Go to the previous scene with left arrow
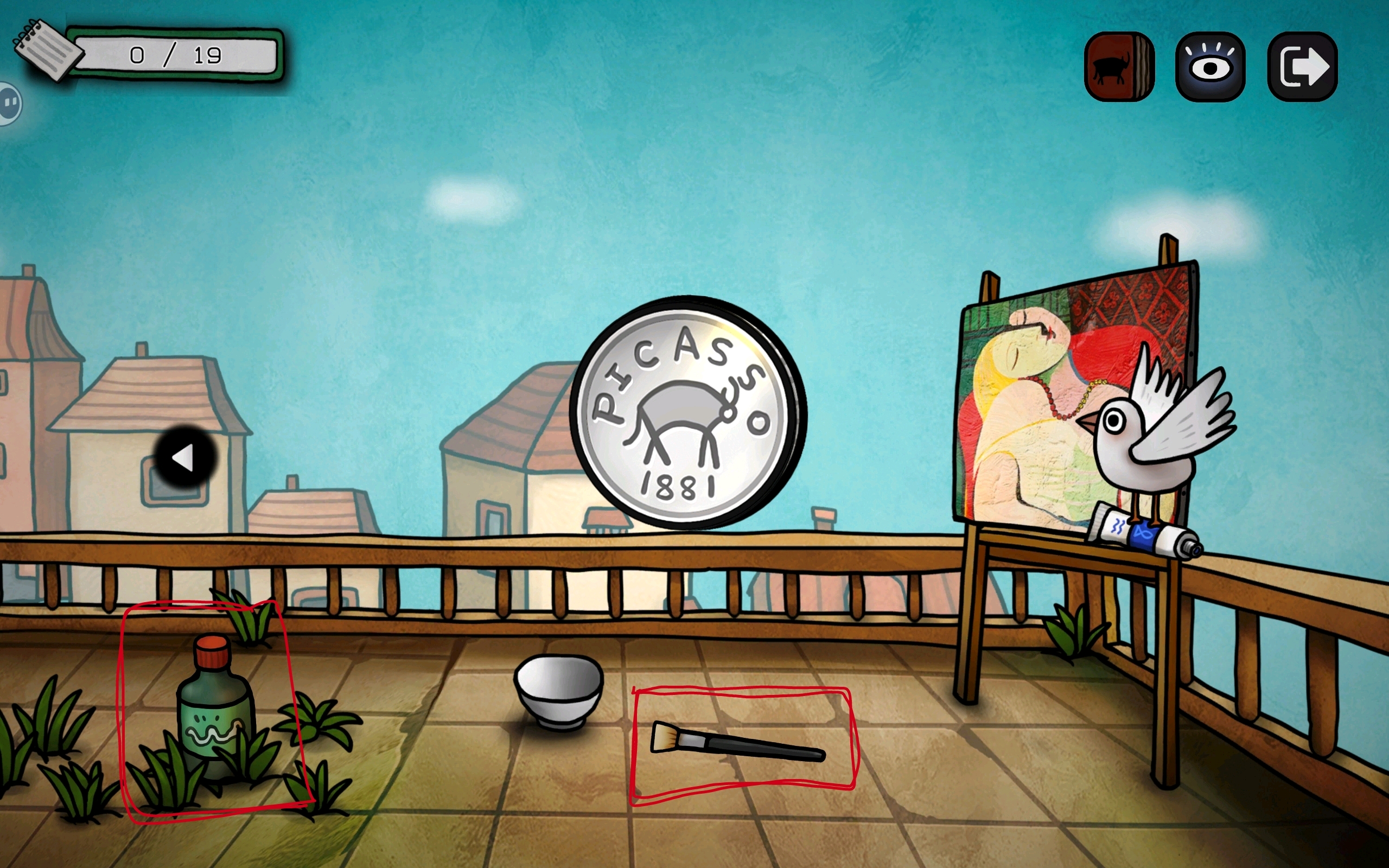The height and width of the screenshot is (868, 1389). pyautogui.click(x=185, y=457)
